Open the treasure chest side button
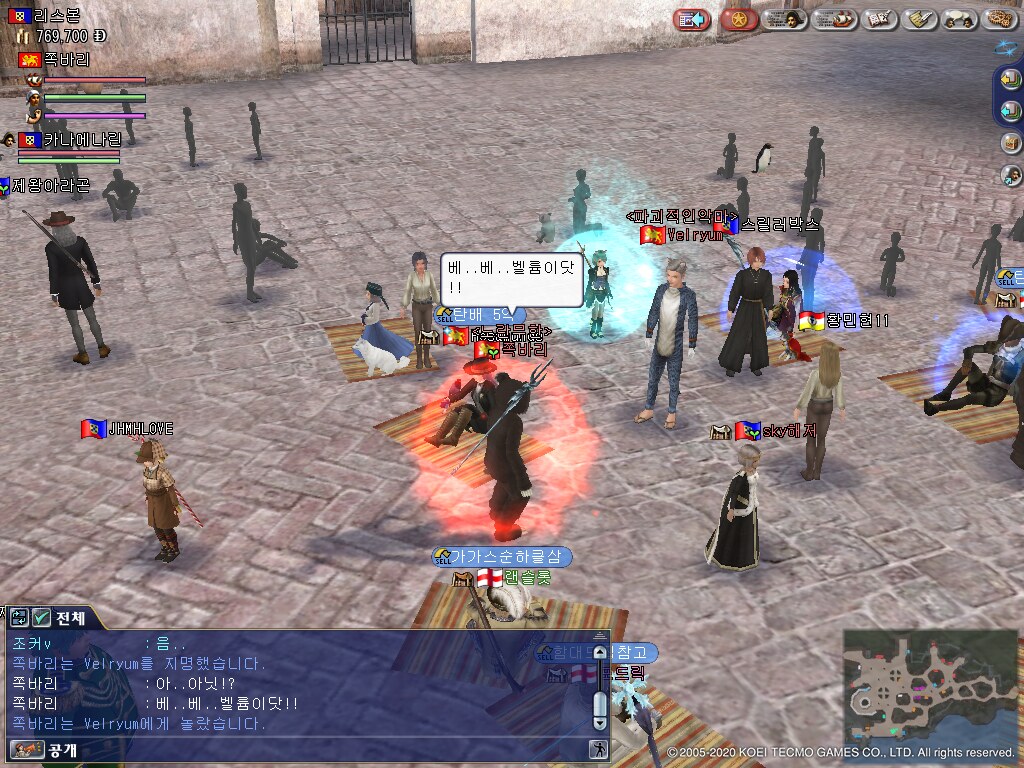The image size is (1024, 768). tap(1010, 142)
